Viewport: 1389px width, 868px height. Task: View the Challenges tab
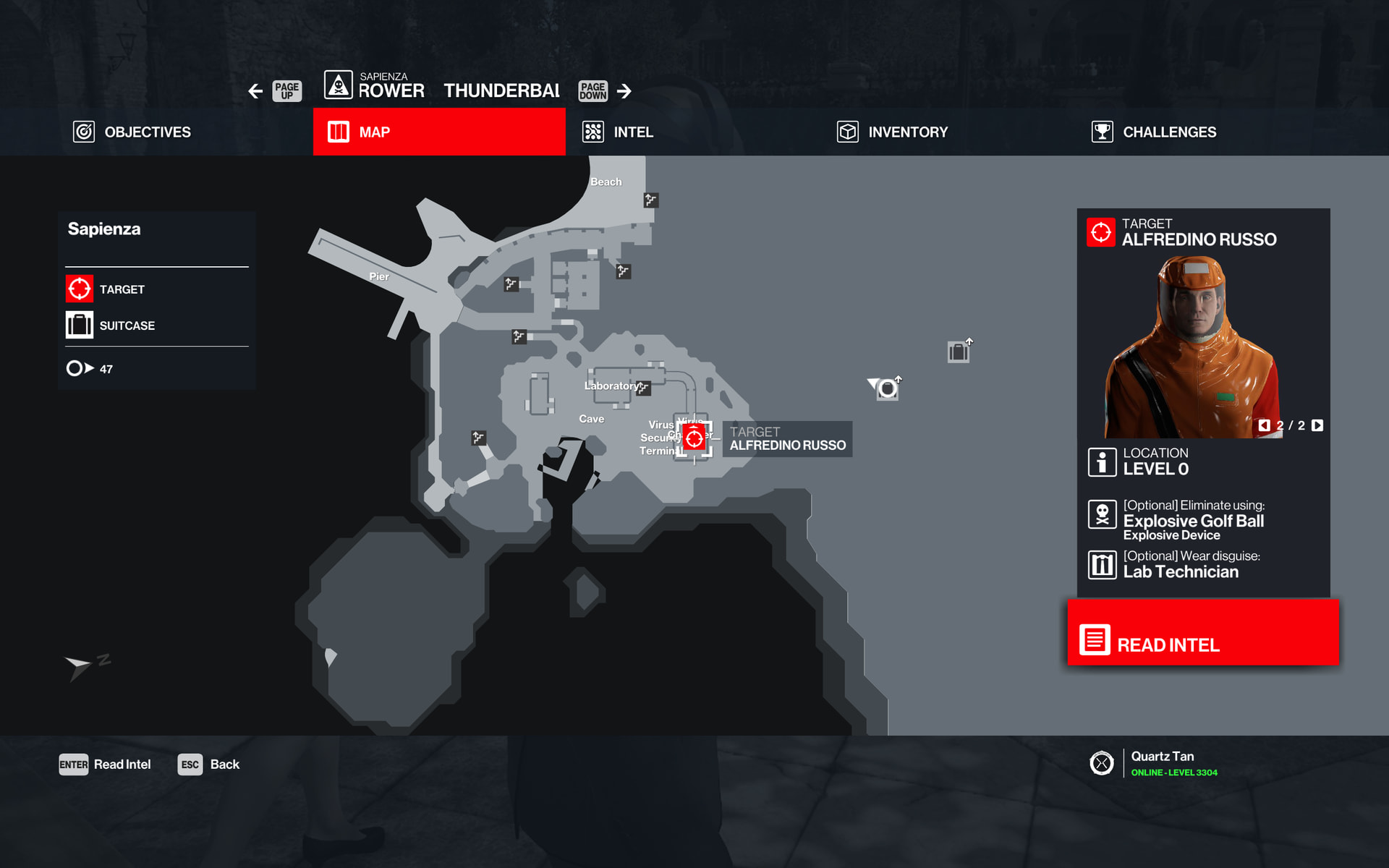[1155, 132]
